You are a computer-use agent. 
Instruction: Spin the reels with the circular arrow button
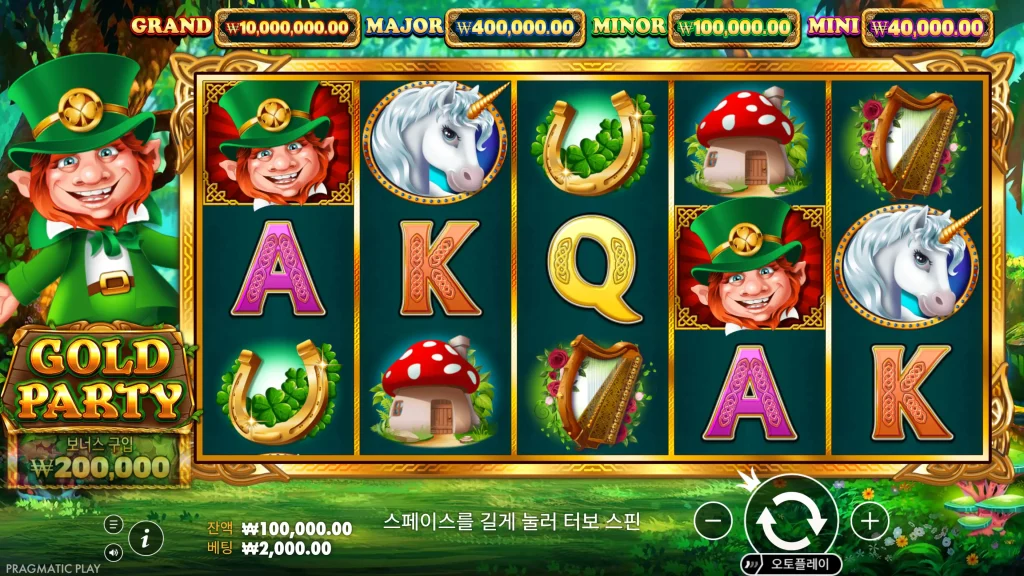(791, 520)
